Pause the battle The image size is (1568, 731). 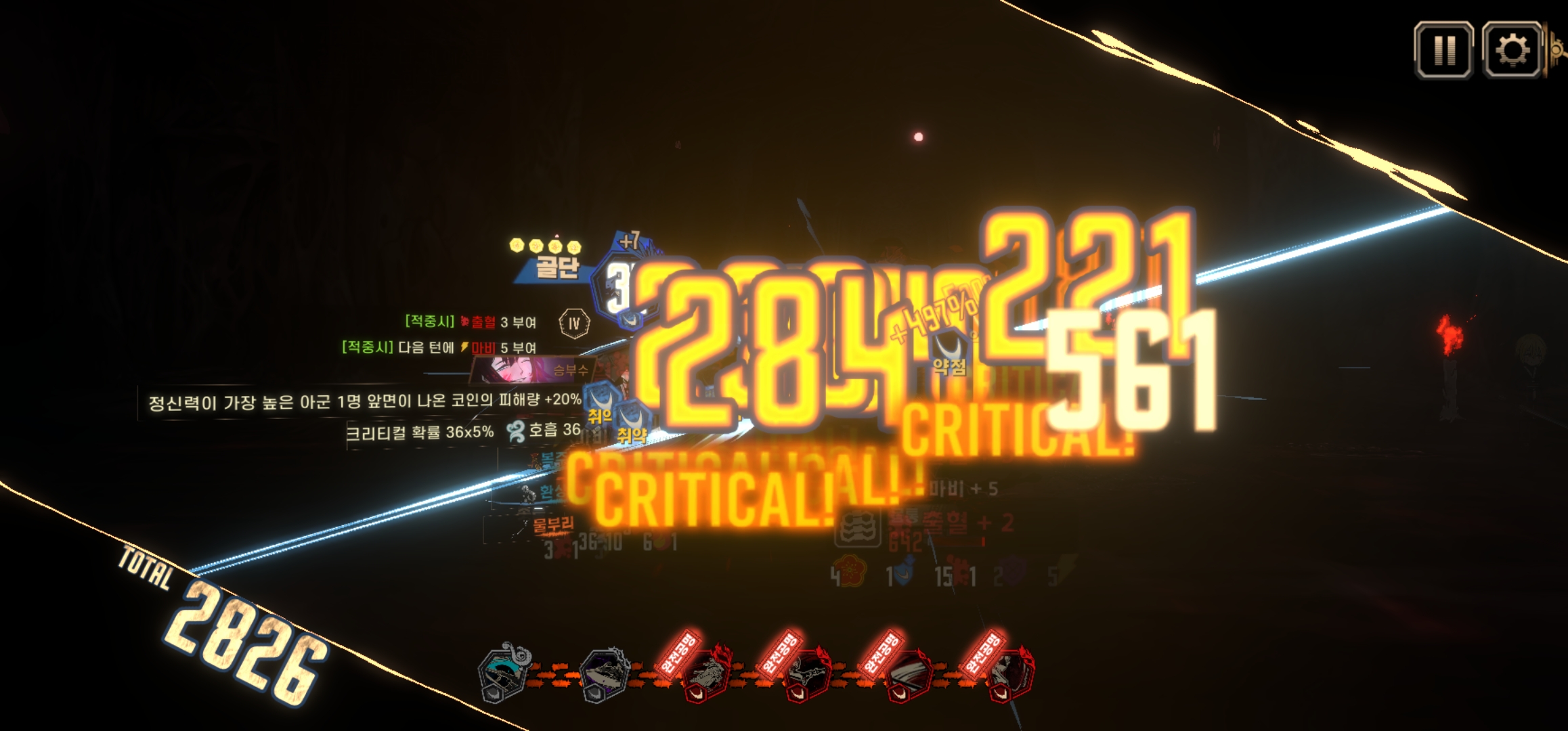point(1443,50)
